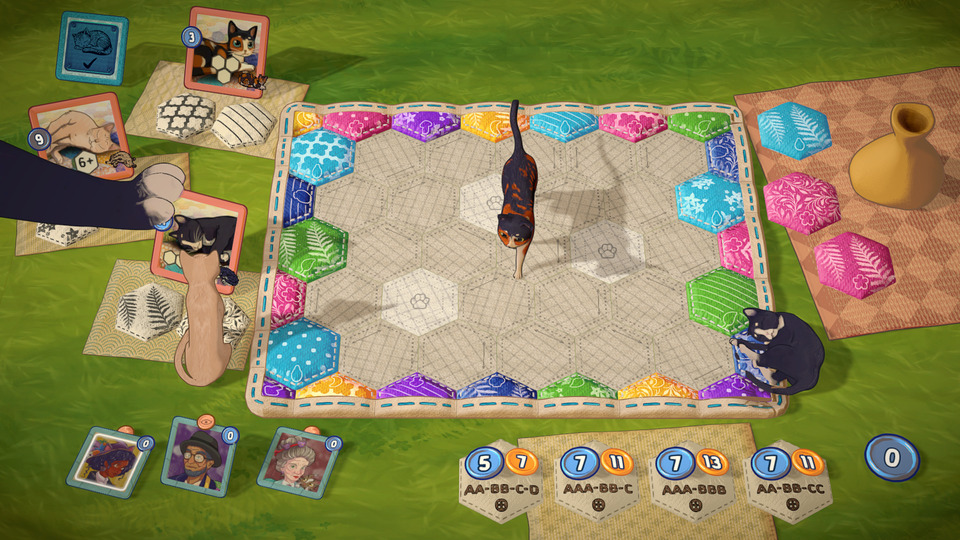Viewport: 960px width, 540px height.
Task: Place tile on the lower-left paw space
Action: [419, 298]
